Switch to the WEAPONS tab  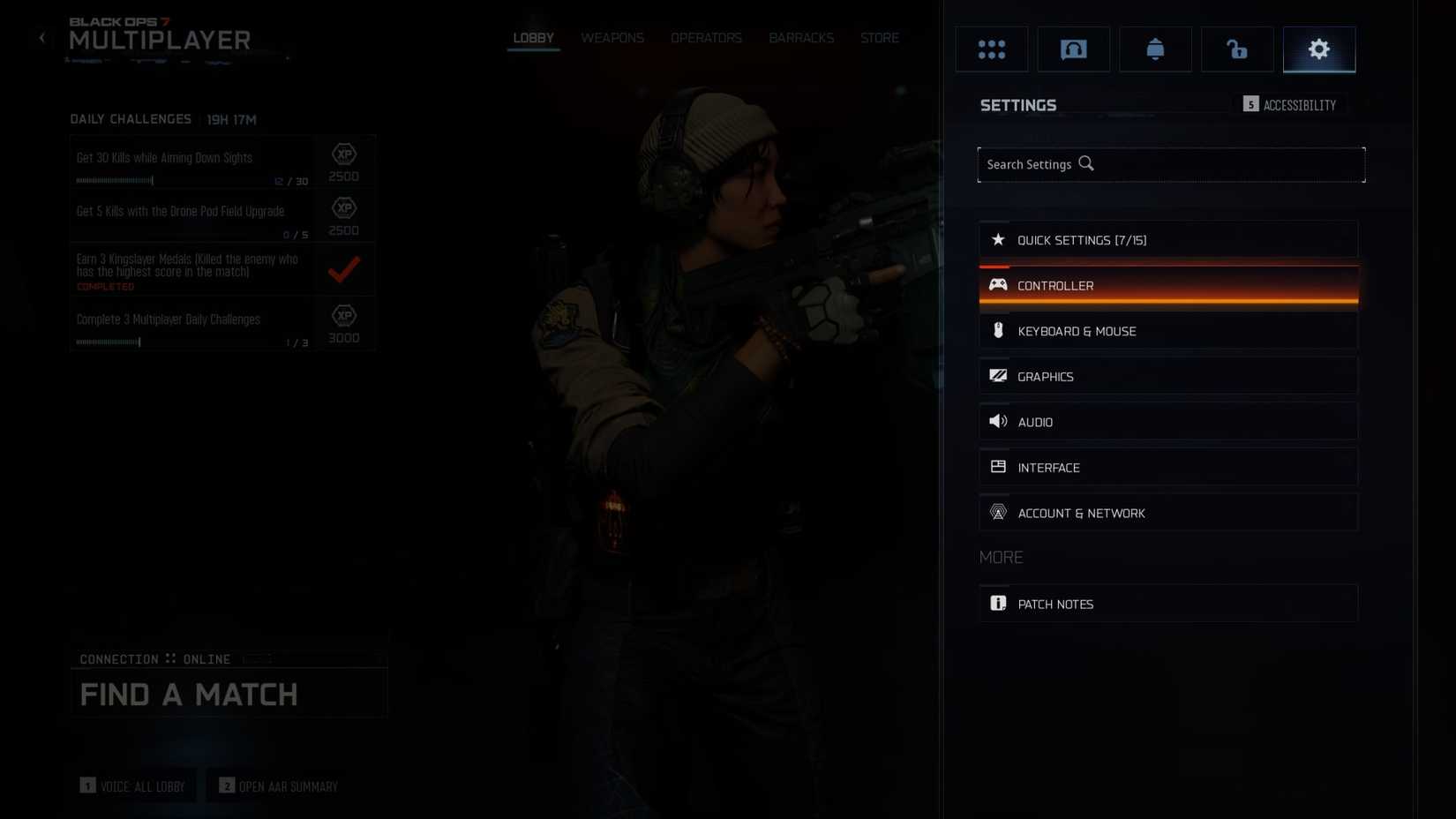612,37
